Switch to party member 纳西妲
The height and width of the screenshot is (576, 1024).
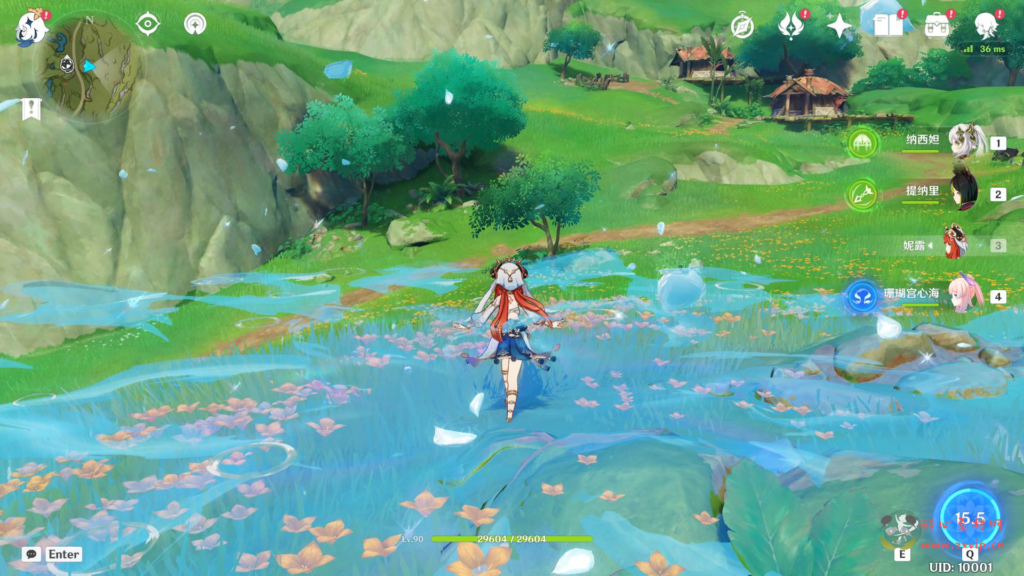coord(966,143)
